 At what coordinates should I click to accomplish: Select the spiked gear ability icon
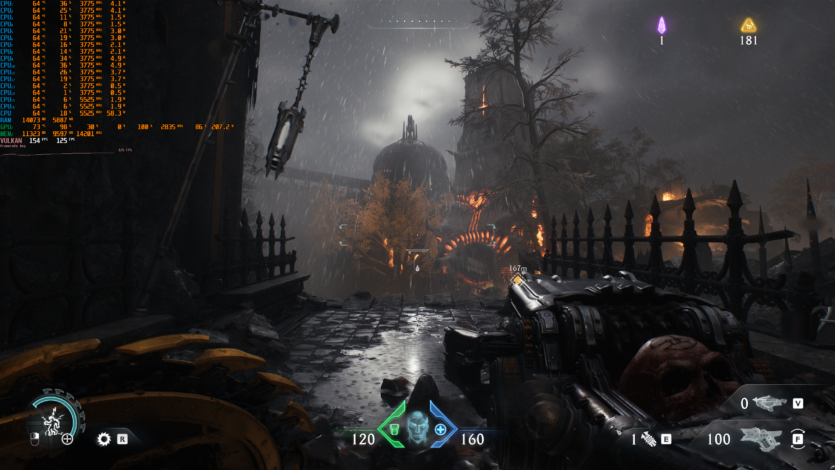click(104, 438)
